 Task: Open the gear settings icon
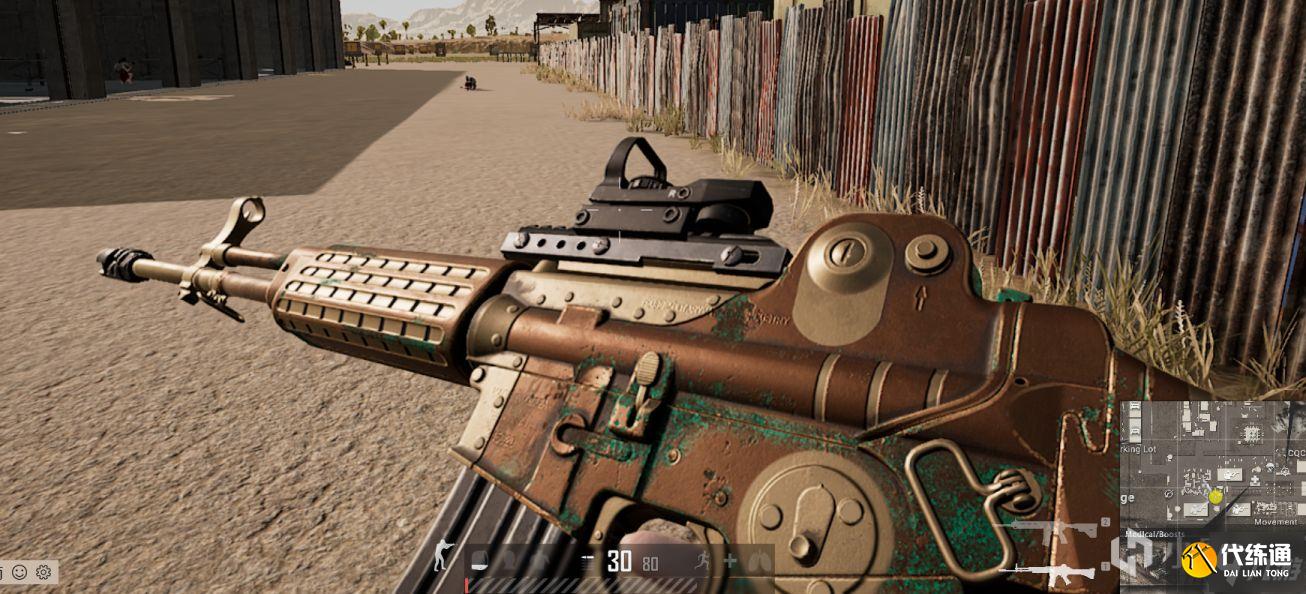tap(43, 573)
